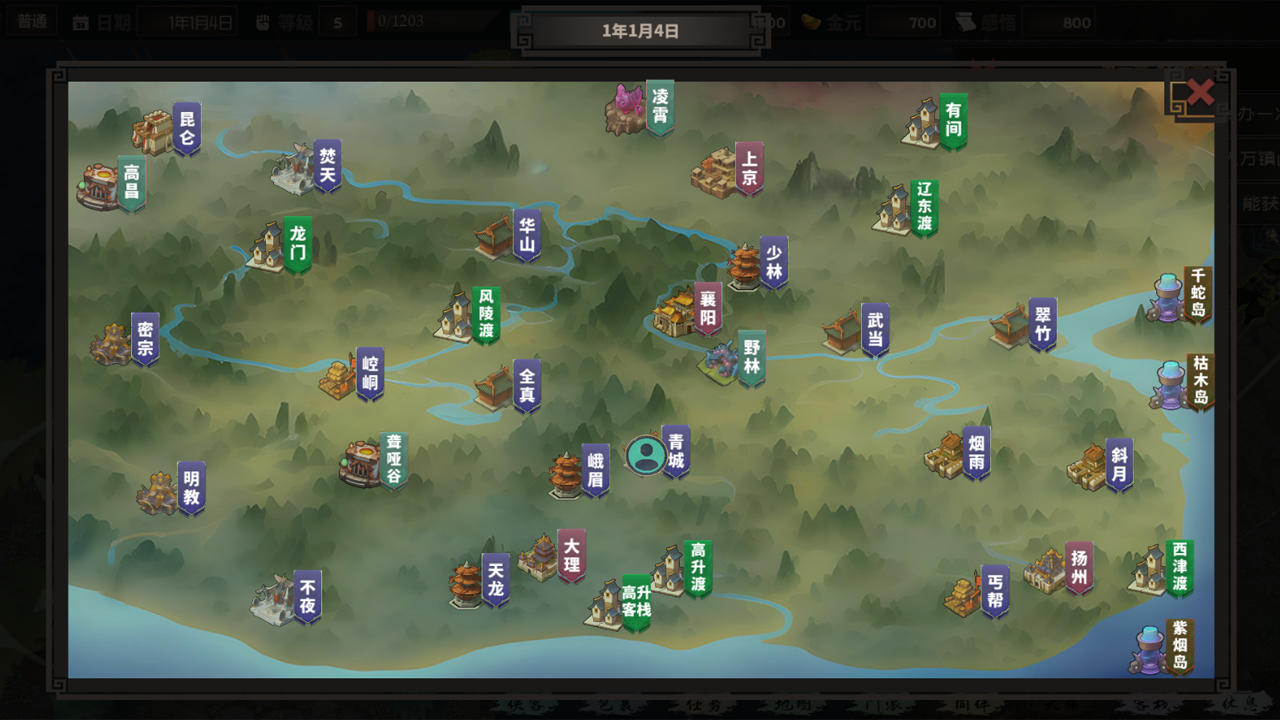Image resolution: width=1280 pixels, height=720 pixels.
Task: Click the 襄阳 city marker
Action: pyautogui.click(x=708, y=309)
